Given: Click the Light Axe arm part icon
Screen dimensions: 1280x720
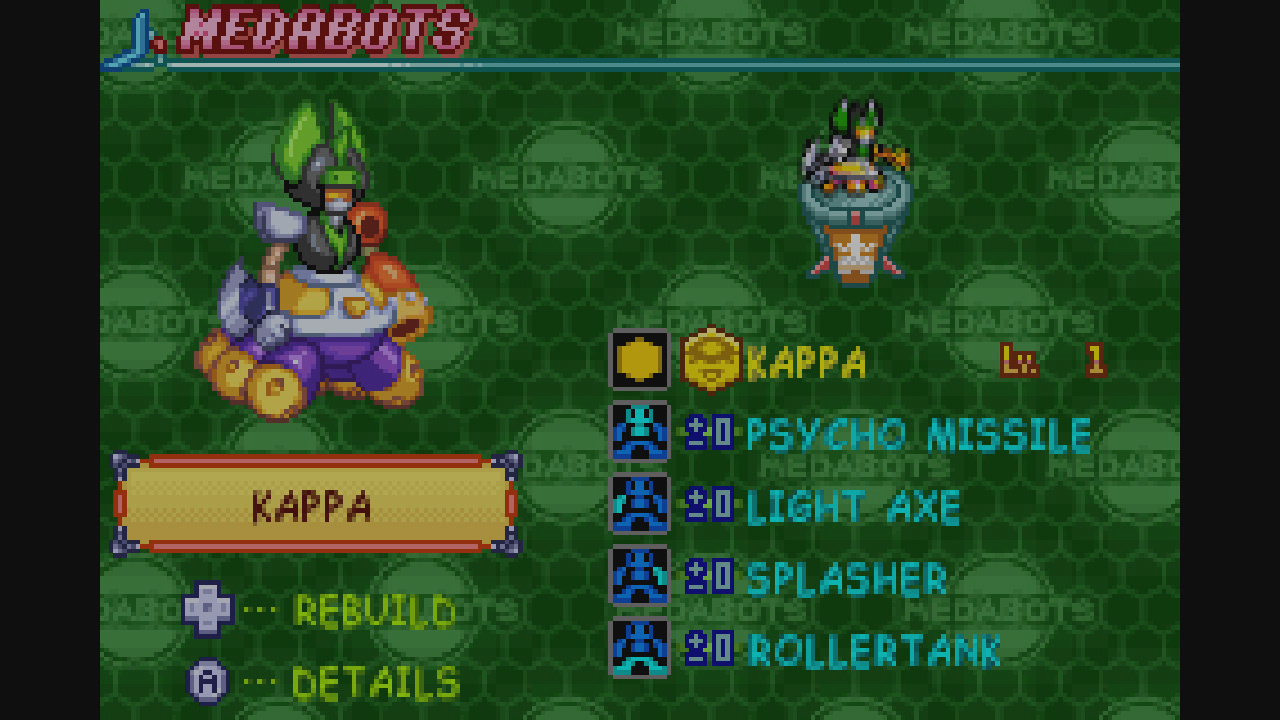Looking at the screenshot, I should point(638,505).
